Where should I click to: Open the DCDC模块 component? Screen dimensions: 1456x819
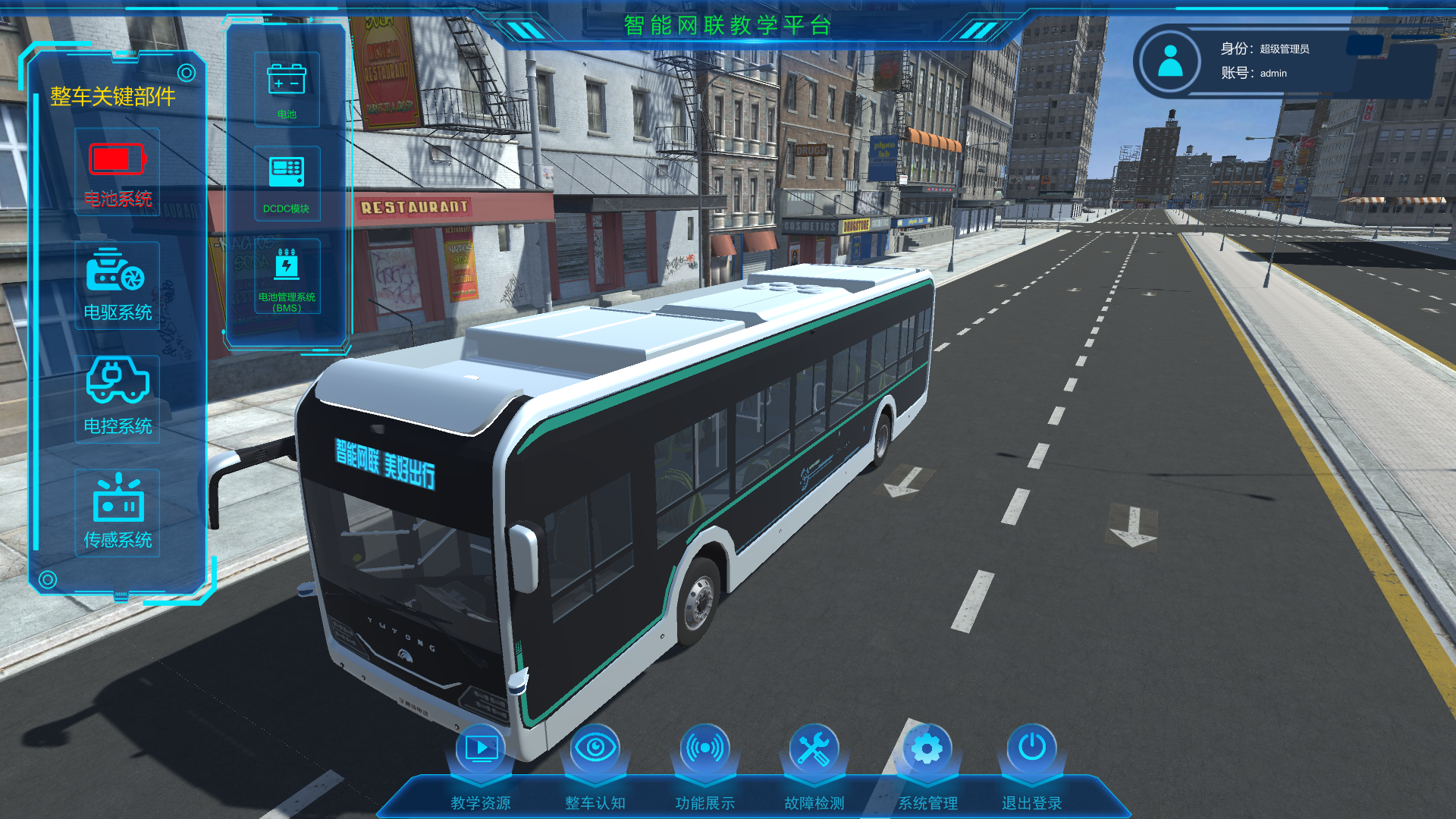coord(287,183)
